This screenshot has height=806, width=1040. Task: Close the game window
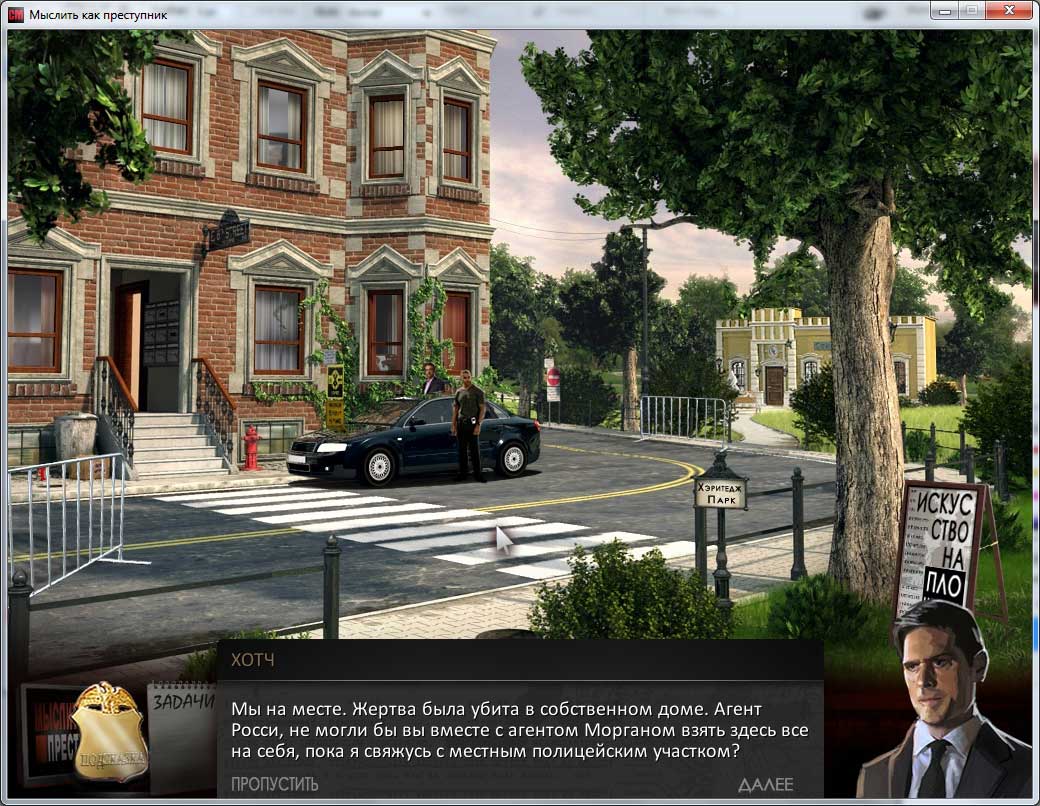click(x=1009, y=10)
